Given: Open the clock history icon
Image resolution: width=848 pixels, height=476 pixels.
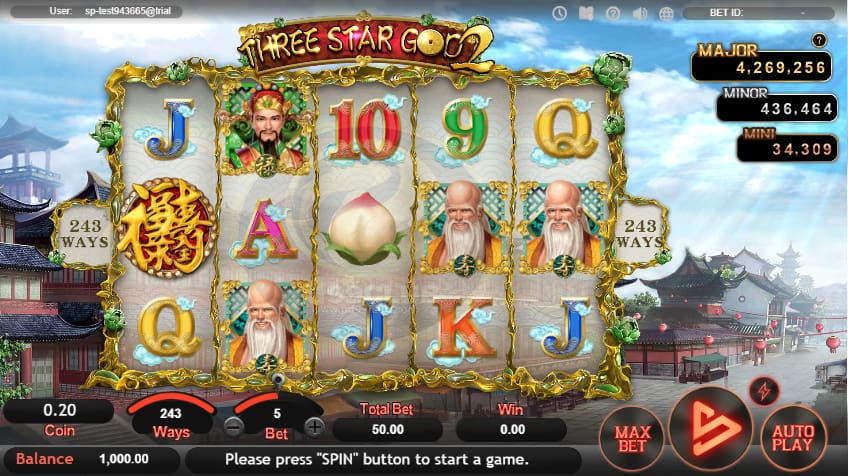Looking at the screenshot, I should (560, 13).
